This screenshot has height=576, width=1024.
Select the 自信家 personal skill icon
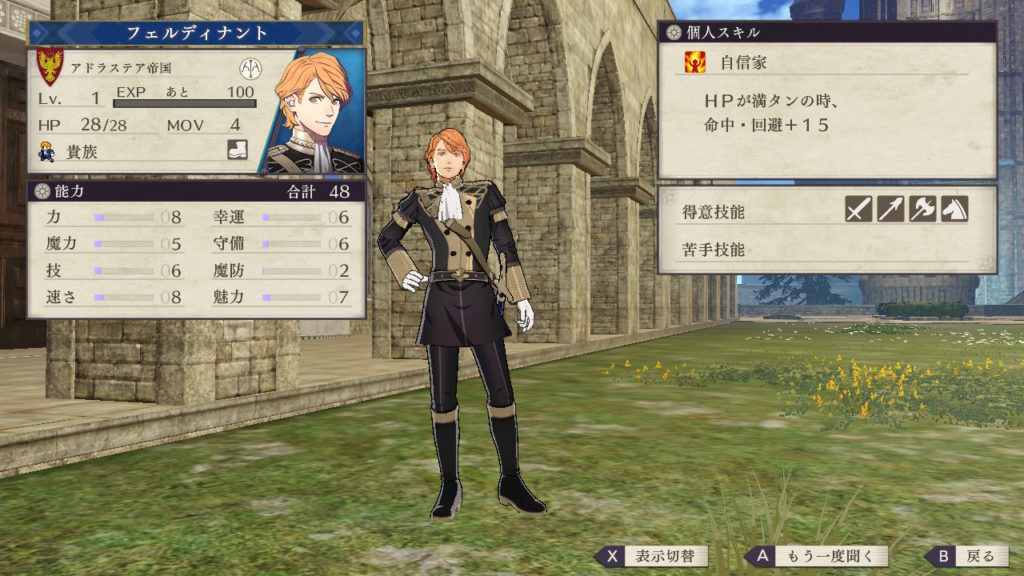point(695,63)
